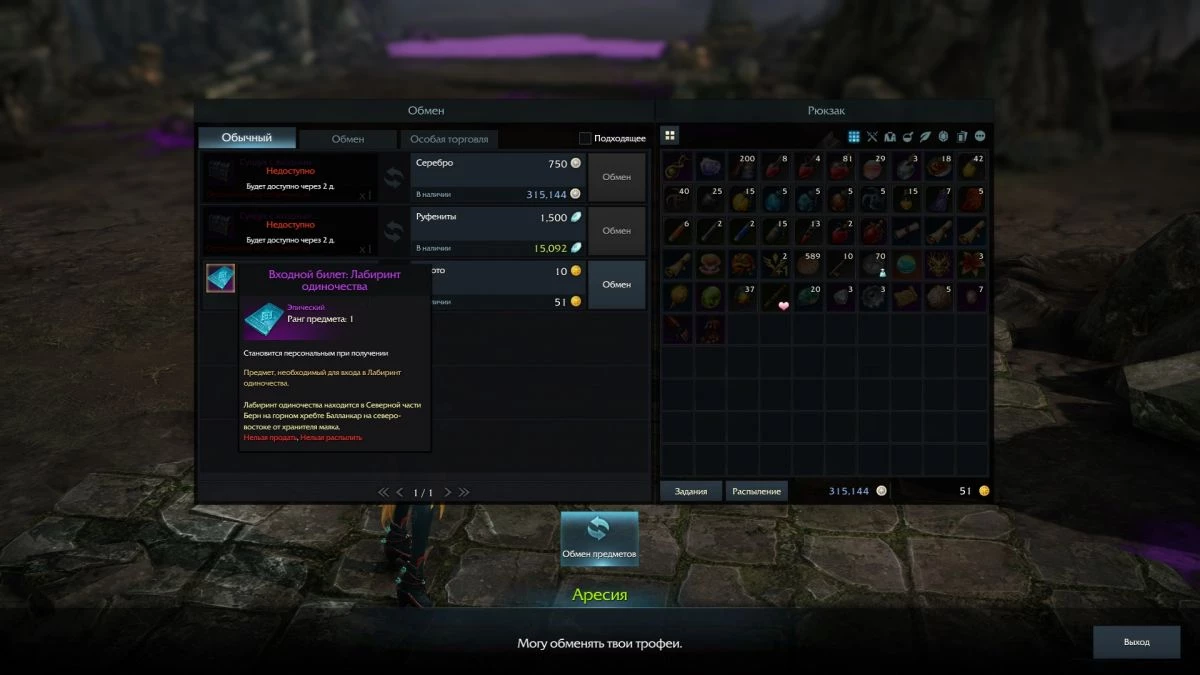
Task: Activate the Обмен предметов button
Action: click(x=599, y=537)
